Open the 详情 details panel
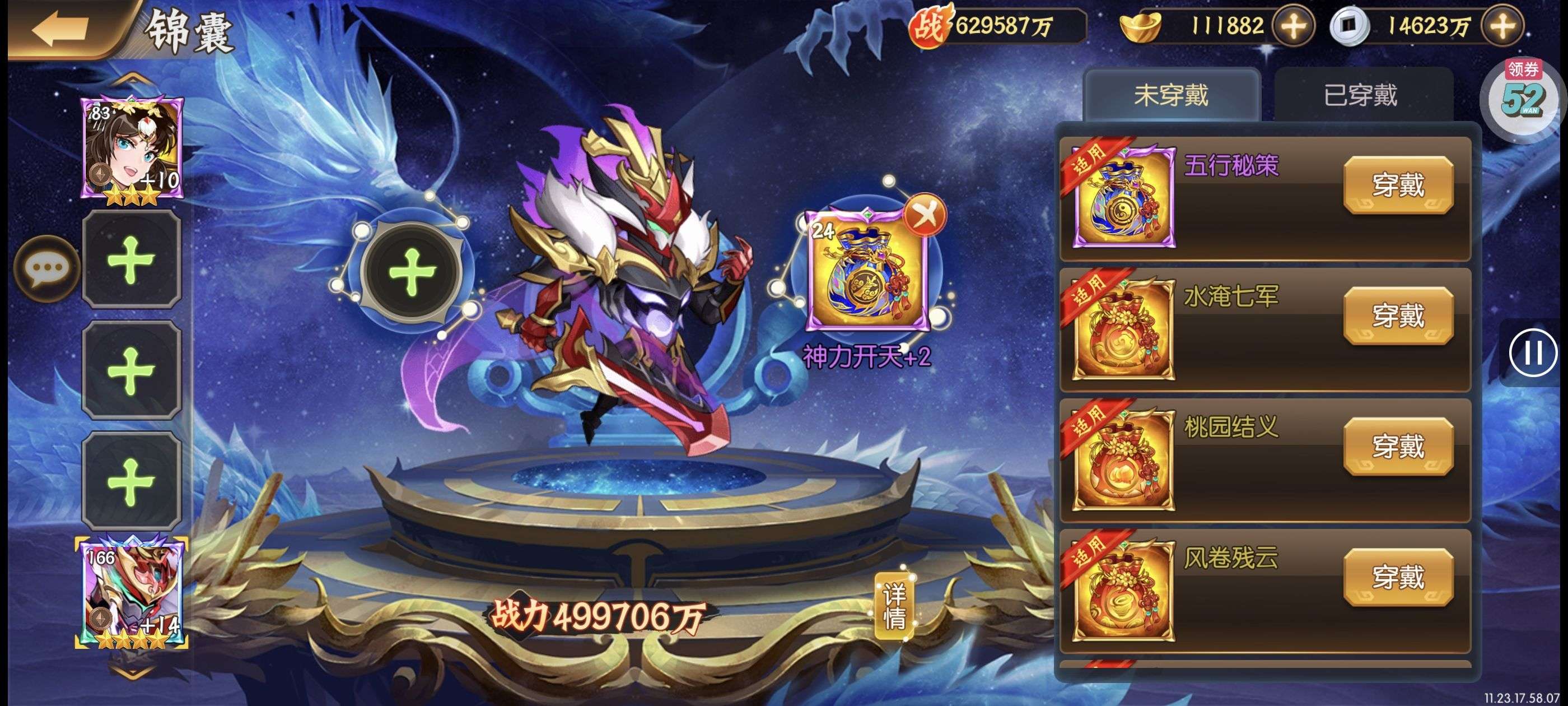 pyautogui.click(x=894, y=606)
